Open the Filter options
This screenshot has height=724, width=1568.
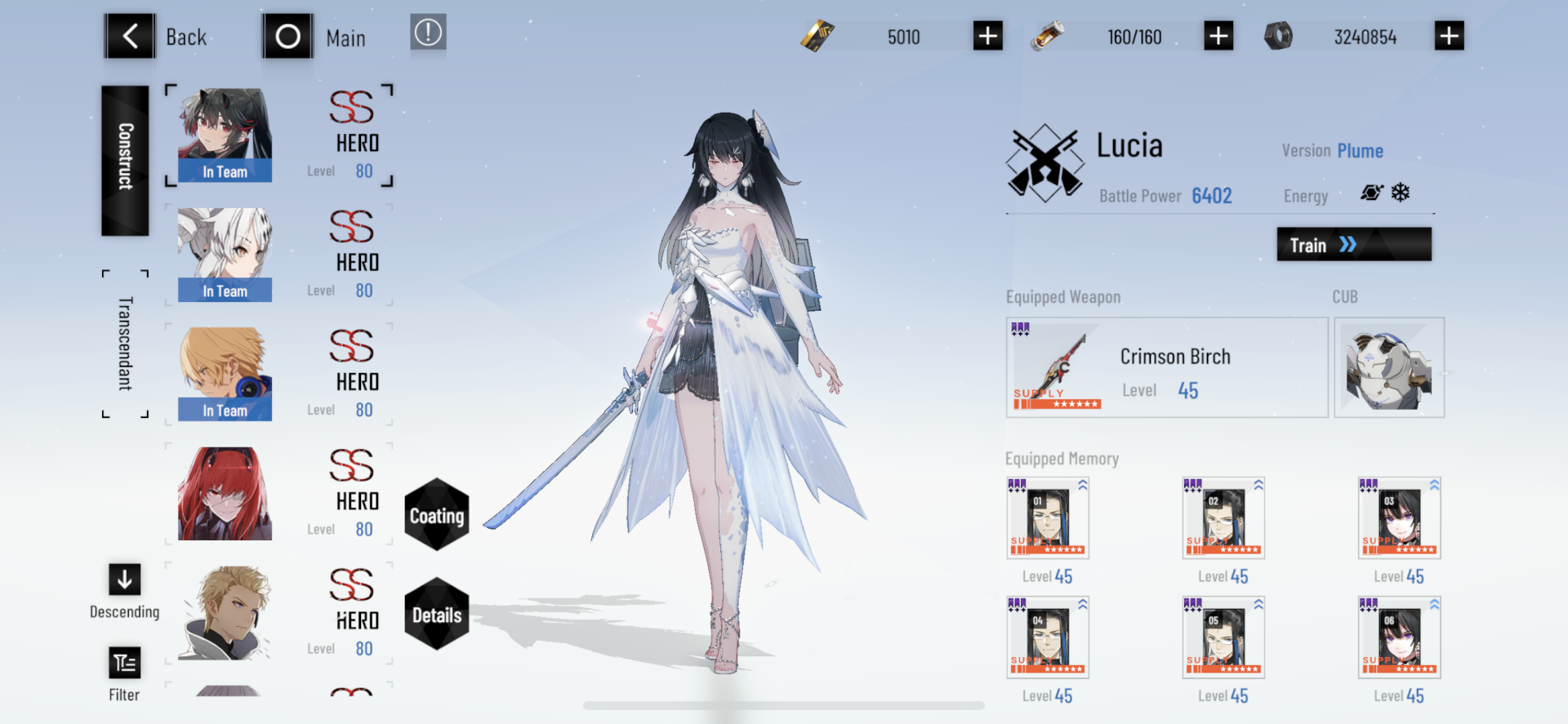(124, 663)
